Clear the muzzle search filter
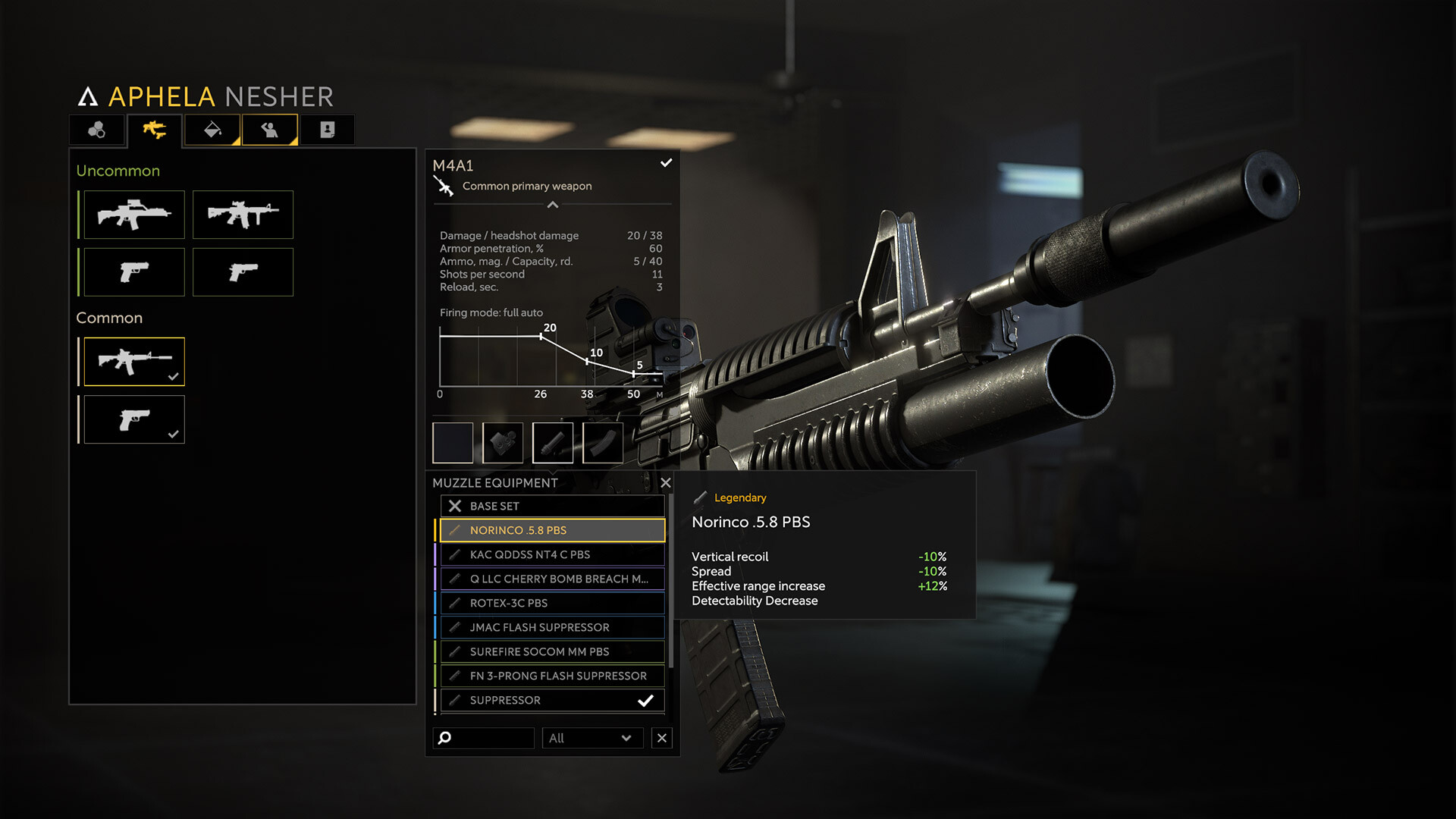 pos(662,738)
